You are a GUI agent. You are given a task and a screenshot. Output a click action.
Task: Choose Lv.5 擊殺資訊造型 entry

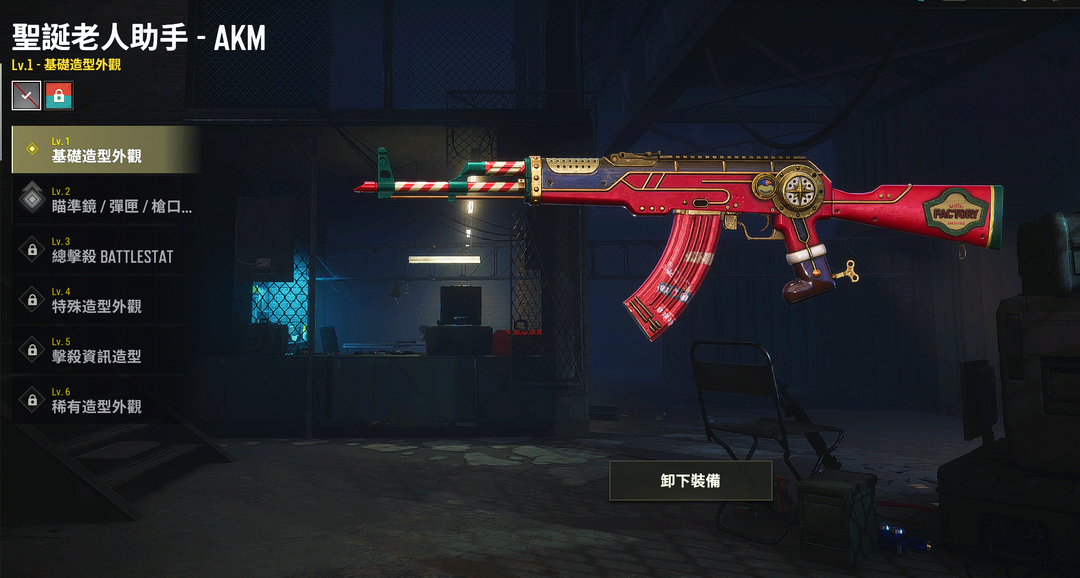tap(105, 350)
